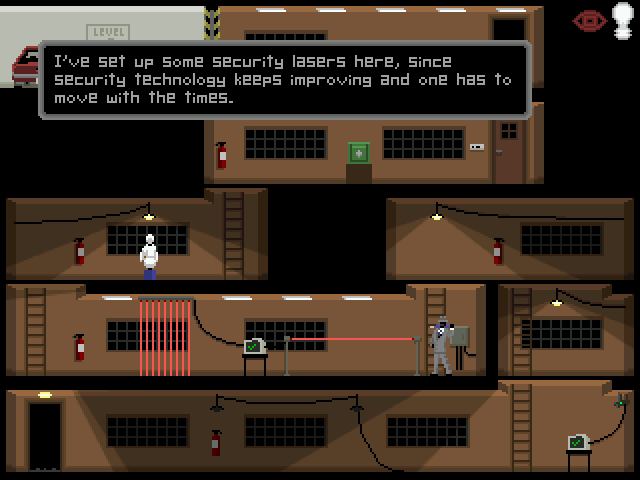Advance the security lasers dialogue box
This screenshot has width=640, height=480.
click(x=284, y=80)
